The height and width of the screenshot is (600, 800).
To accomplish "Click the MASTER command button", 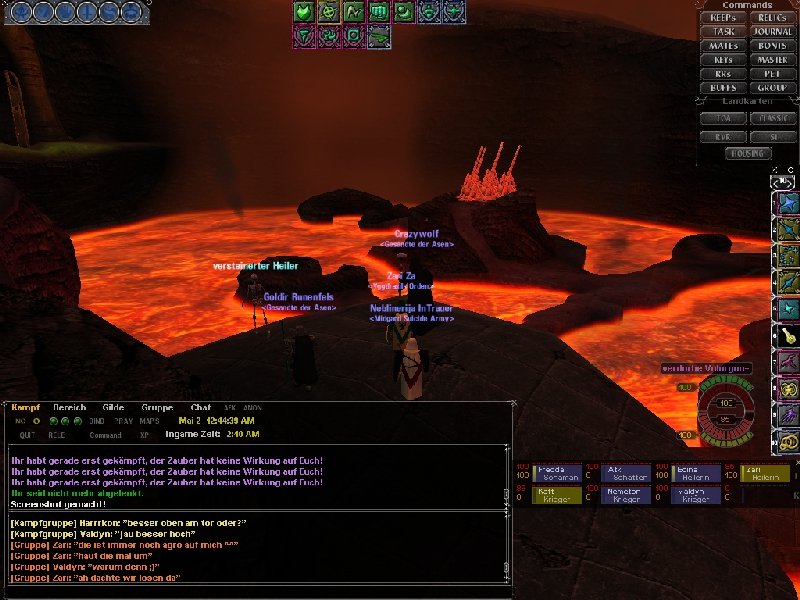I will pyautogui.click(x=772, y=60).
